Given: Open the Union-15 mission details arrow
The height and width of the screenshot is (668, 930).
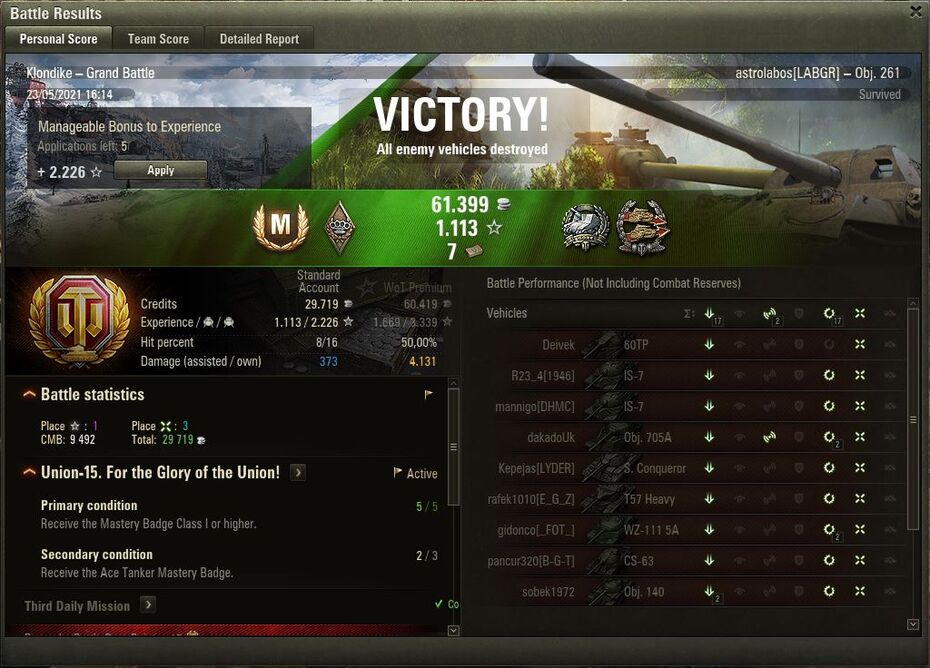Looking at the screenshot, I should point(298,472).
